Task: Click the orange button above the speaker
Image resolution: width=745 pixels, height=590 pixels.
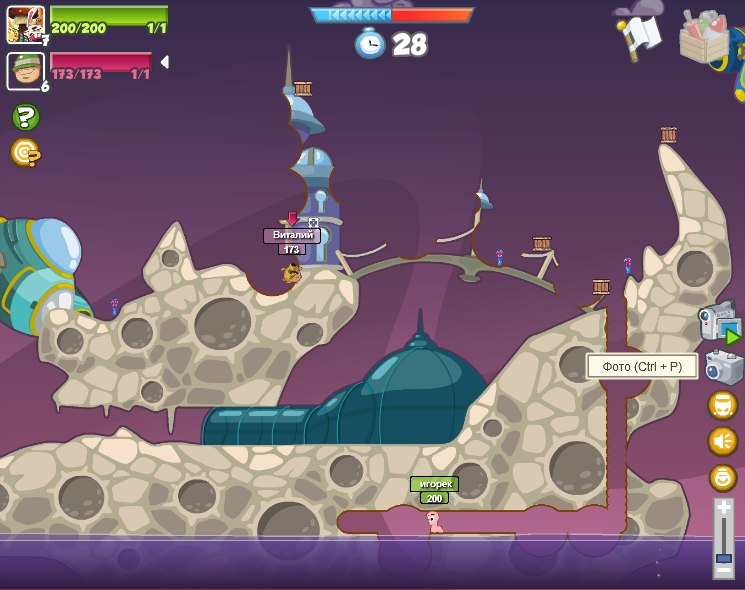Action: click(x=722, y=405)
